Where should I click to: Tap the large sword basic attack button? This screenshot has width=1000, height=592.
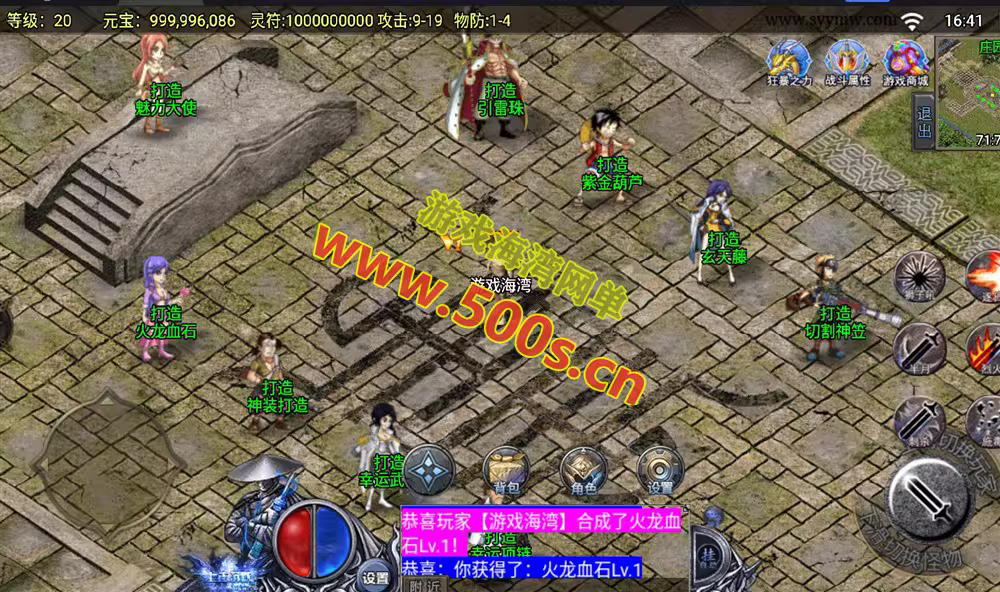click(x=930, y=495)
